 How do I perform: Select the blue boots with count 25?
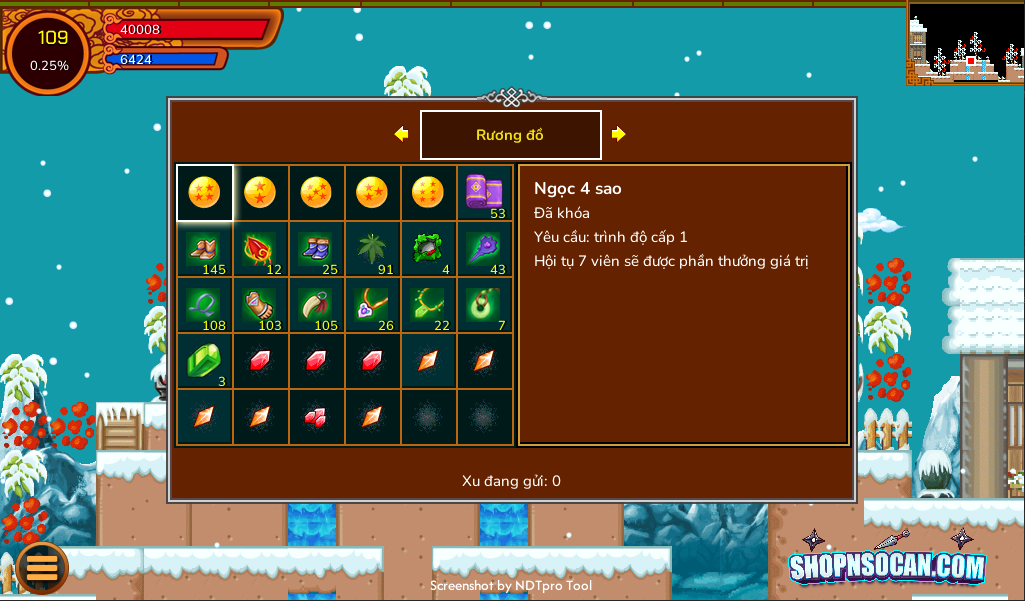pyautogui.click(x=316, y=249)
